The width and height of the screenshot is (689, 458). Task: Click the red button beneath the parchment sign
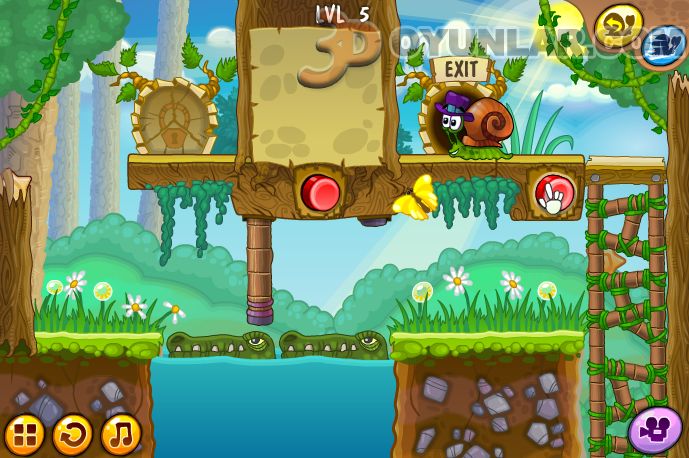click(321, 190)
